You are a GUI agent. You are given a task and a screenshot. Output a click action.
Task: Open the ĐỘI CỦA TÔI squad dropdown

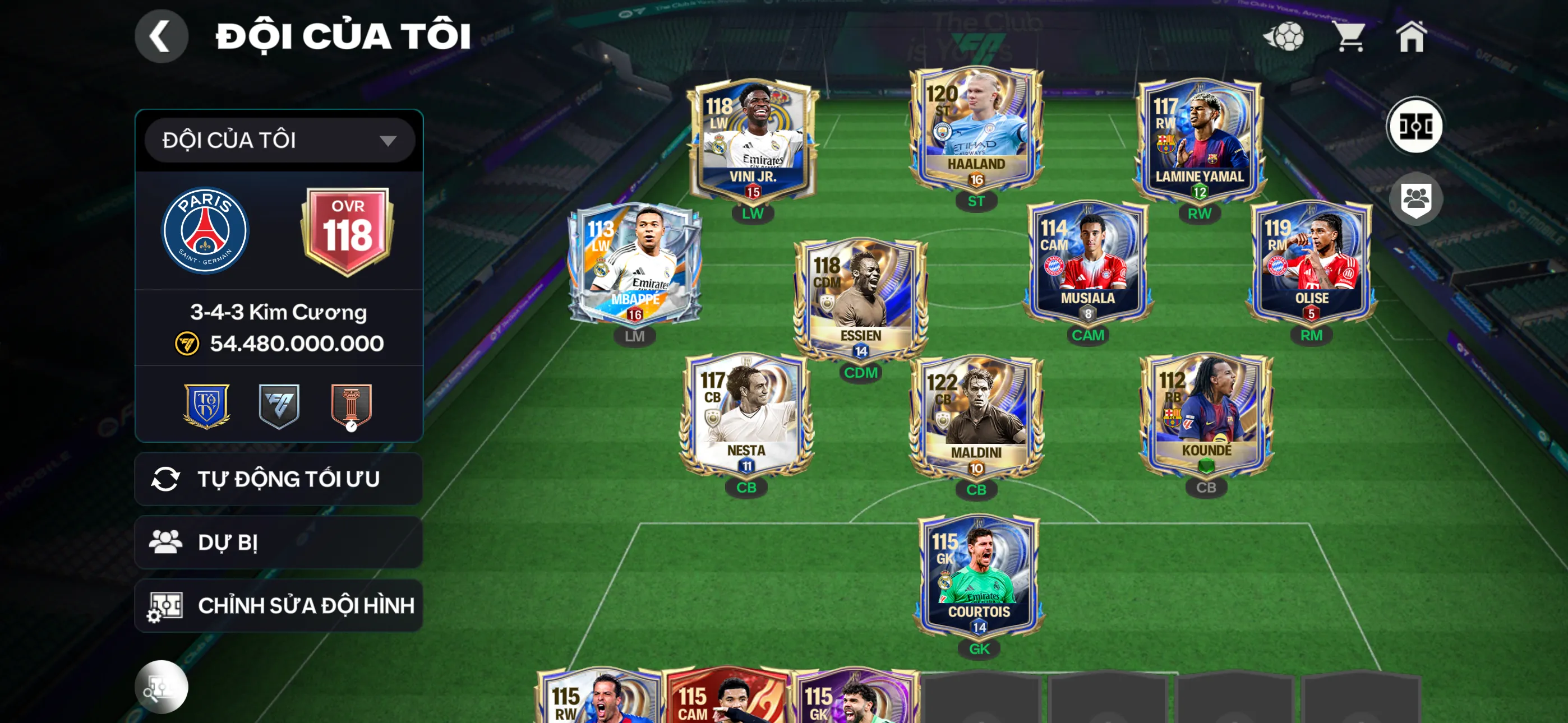point(279,141)
